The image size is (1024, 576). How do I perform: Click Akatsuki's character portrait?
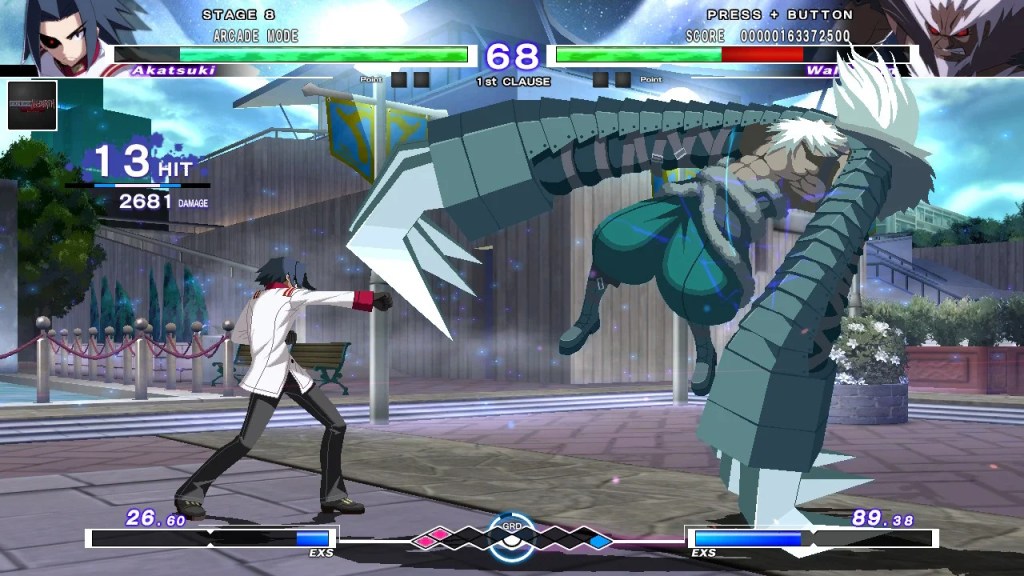[60, 36]
